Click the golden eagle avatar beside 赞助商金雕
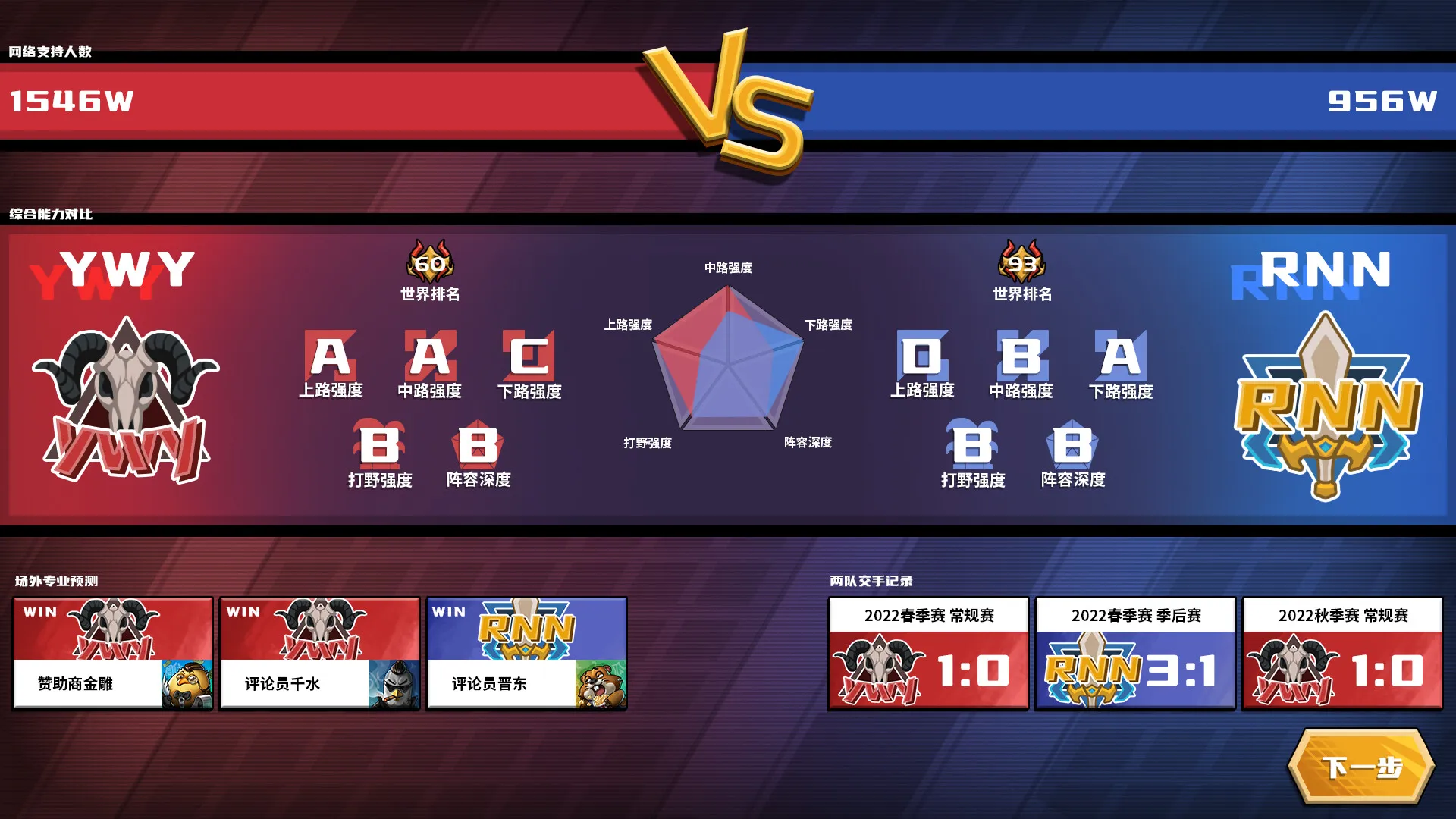 [189, 683]
